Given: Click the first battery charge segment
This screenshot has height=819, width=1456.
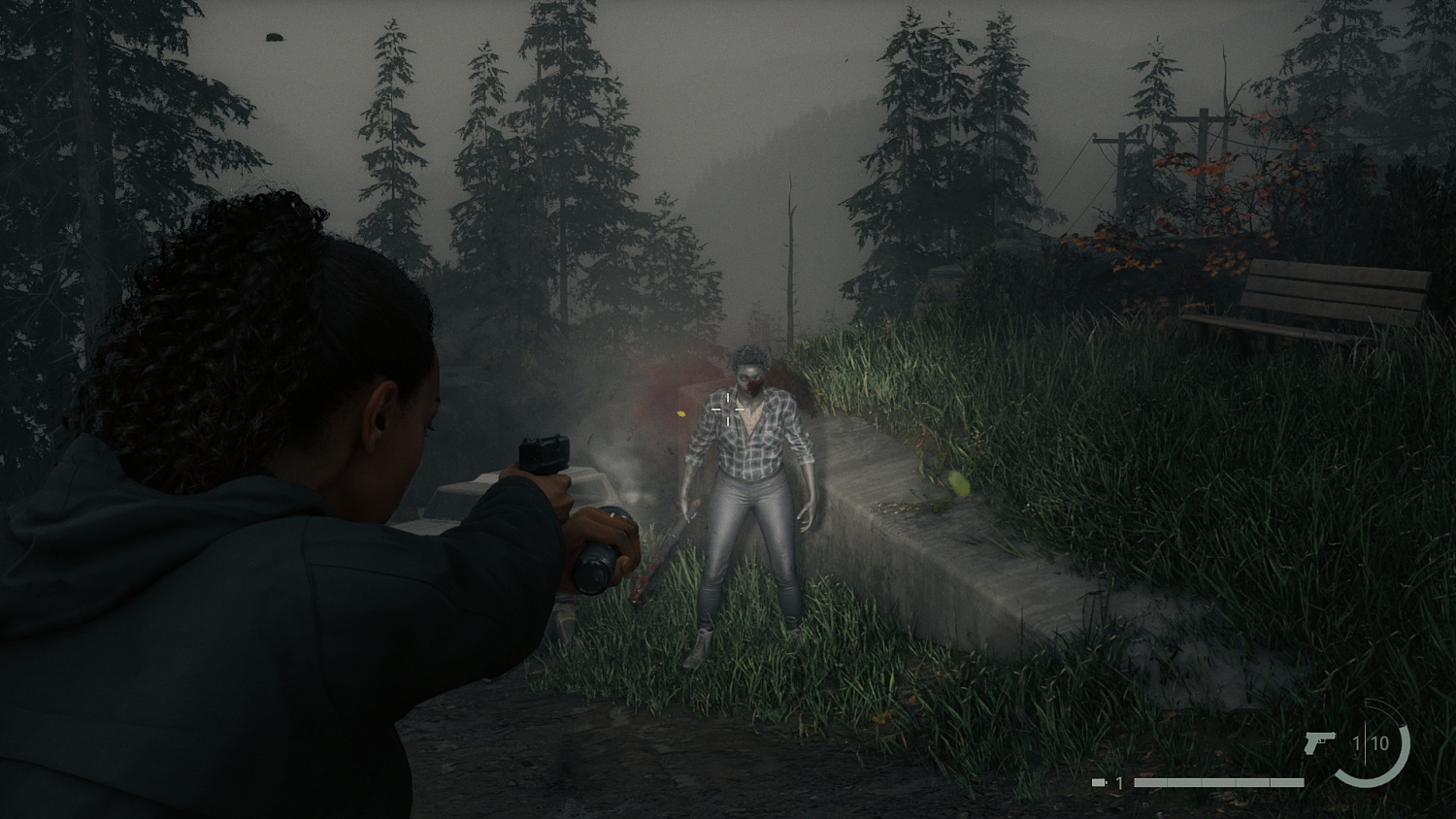Looking at the screenshot, I should [x=1151, y=782].
